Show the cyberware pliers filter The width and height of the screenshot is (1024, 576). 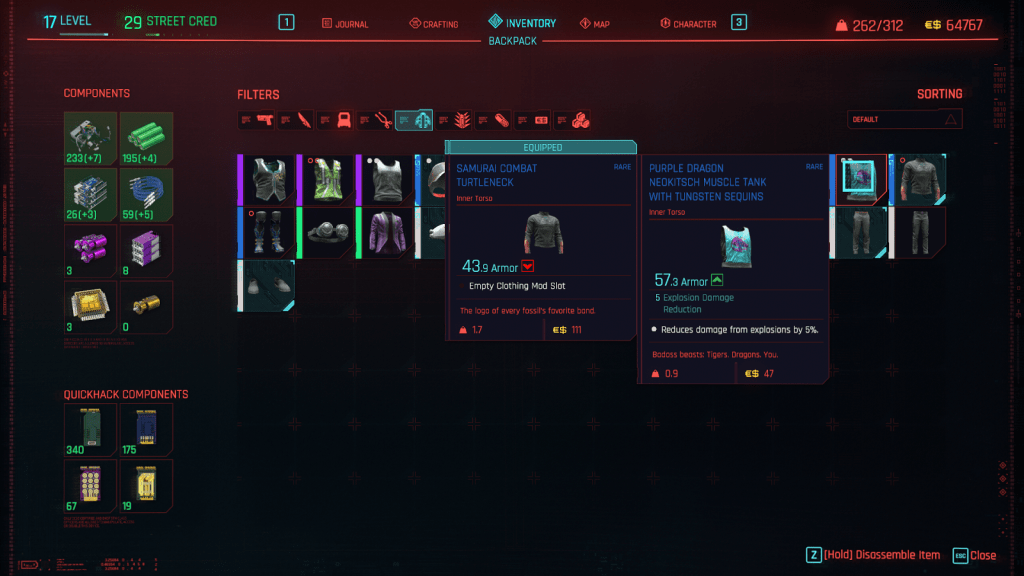(x=382, y=120)
